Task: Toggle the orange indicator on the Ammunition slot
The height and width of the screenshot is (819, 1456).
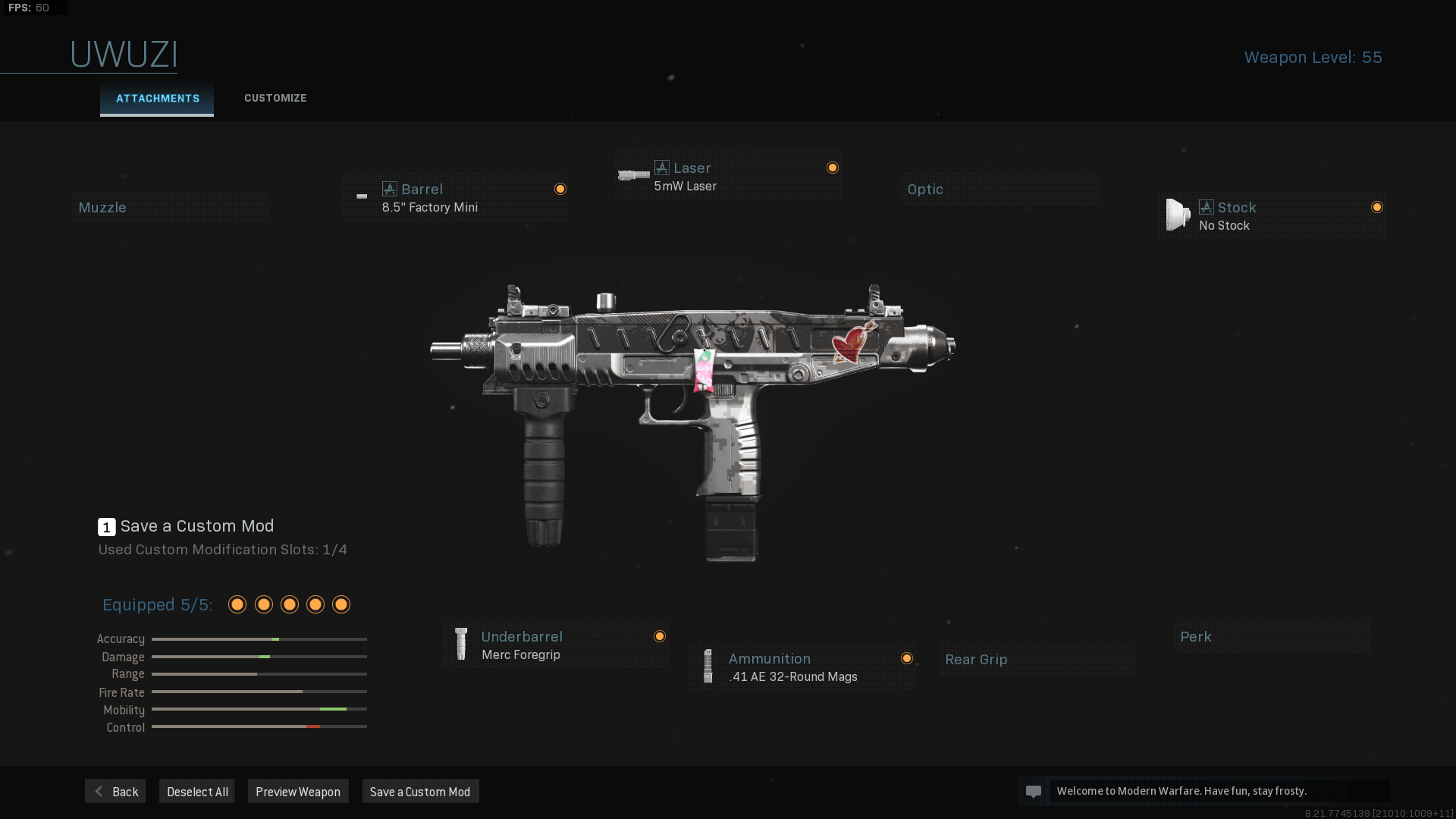Action: [907, 658]
